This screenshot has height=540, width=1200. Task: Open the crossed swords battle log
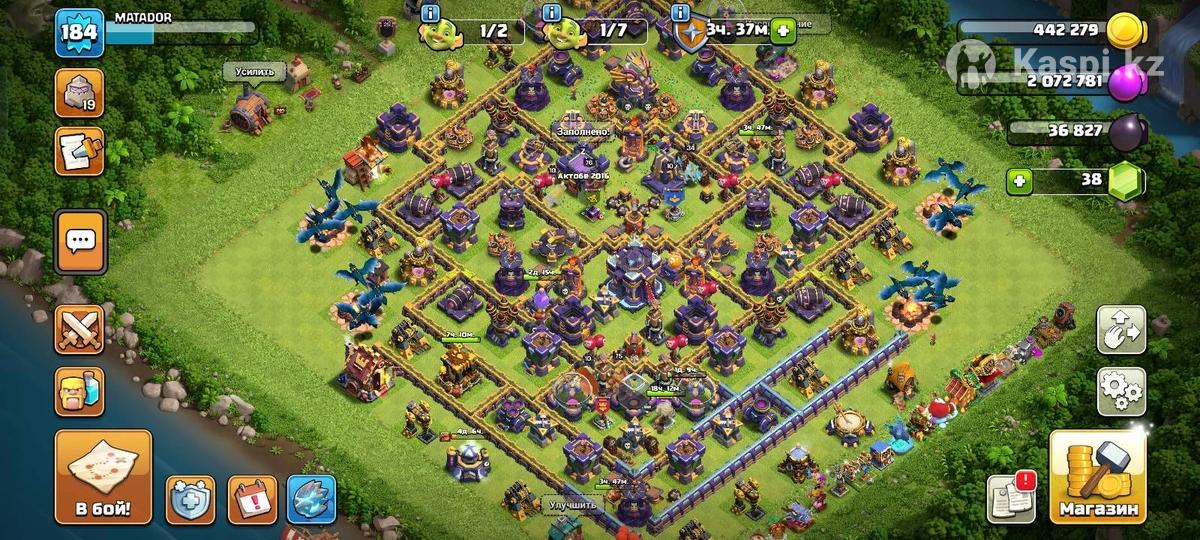coord(79,330)
